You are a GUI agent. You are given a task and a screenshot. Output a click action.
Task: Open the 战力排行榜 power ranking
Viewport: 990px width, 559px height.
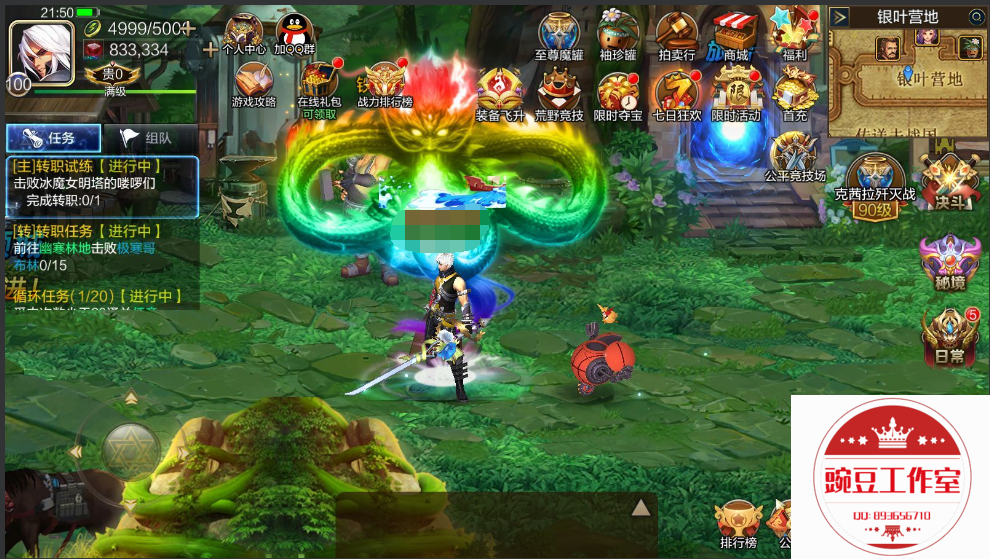click(385, 84)
